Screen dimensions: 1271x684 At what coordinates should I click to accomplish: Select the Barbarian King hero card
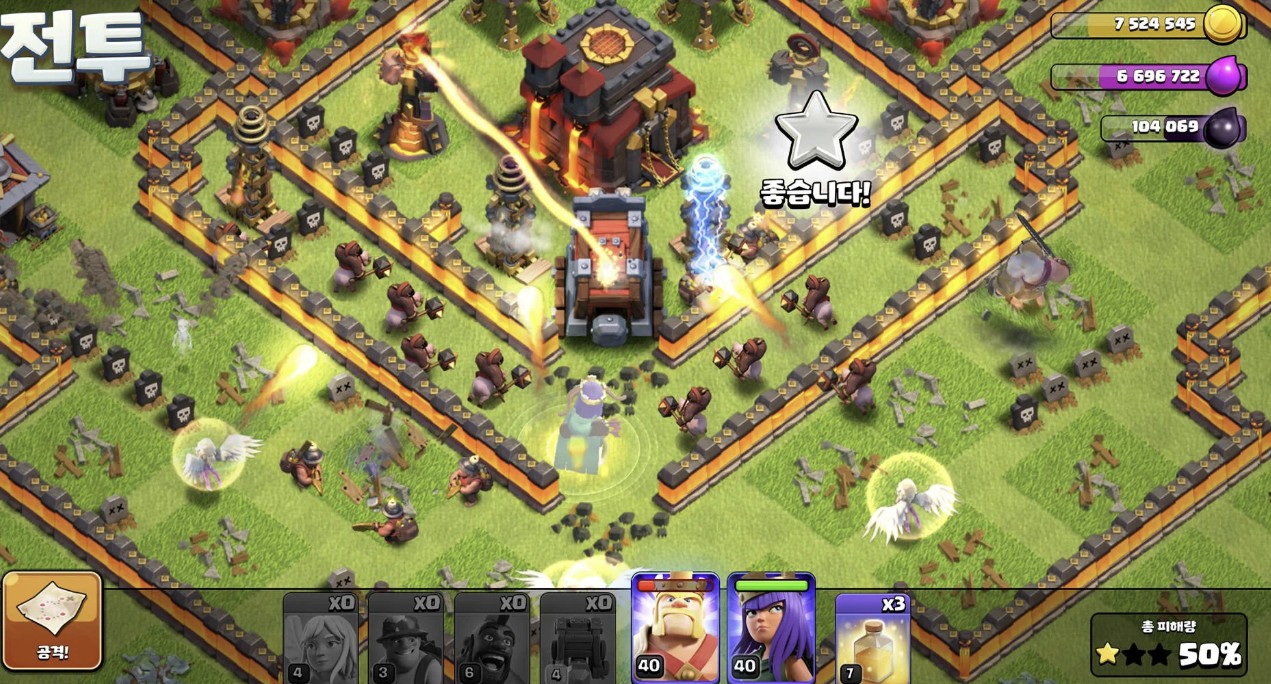coord(675,630)
